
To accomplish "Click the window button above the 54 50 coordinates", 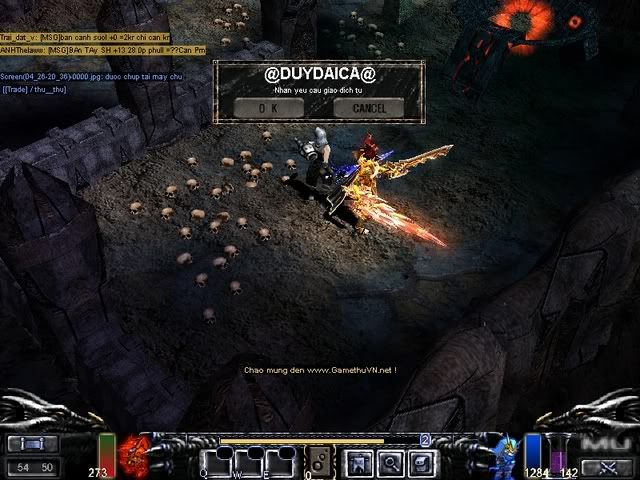I will click(x=32, y=444).
